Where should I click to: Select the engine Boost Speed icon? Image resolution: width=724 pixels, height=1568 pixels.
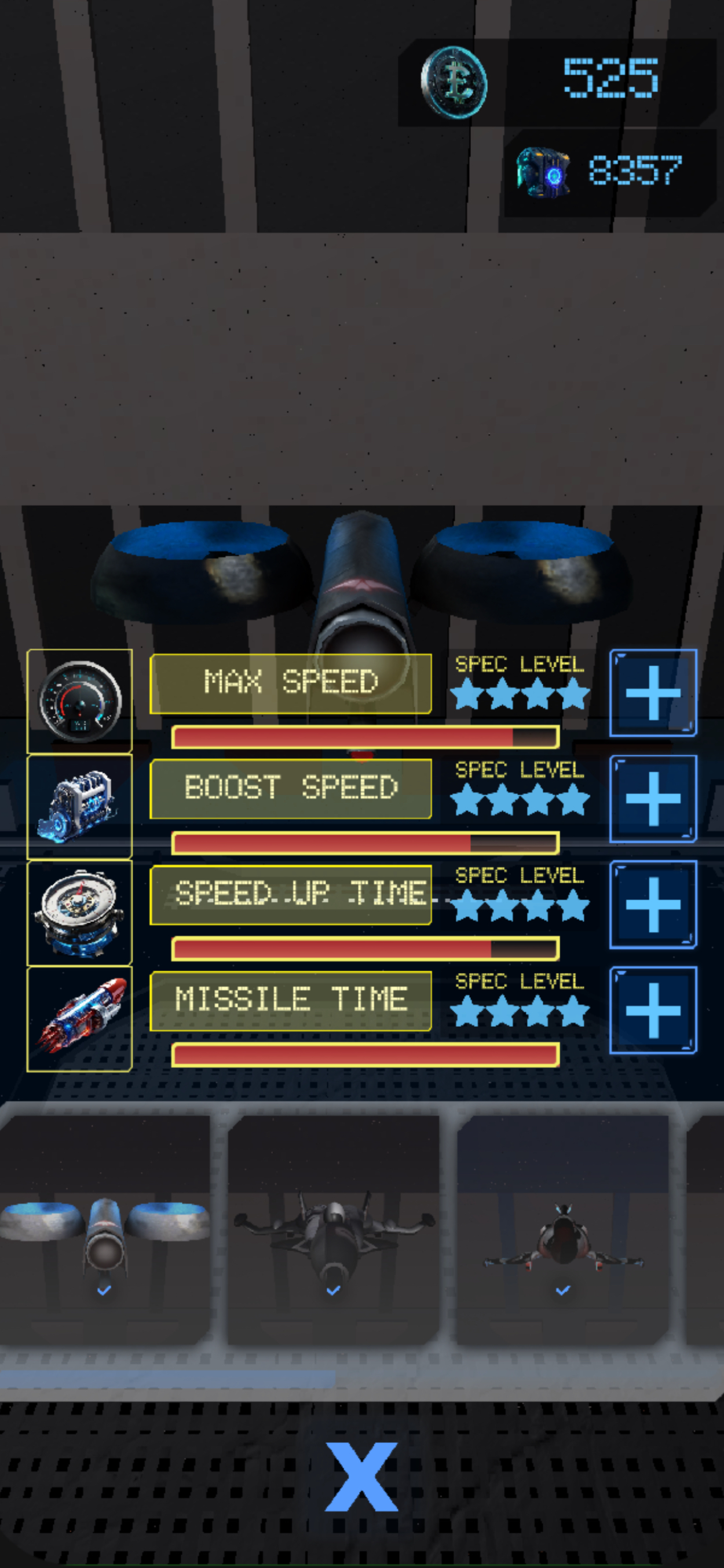tap(80, 806)
